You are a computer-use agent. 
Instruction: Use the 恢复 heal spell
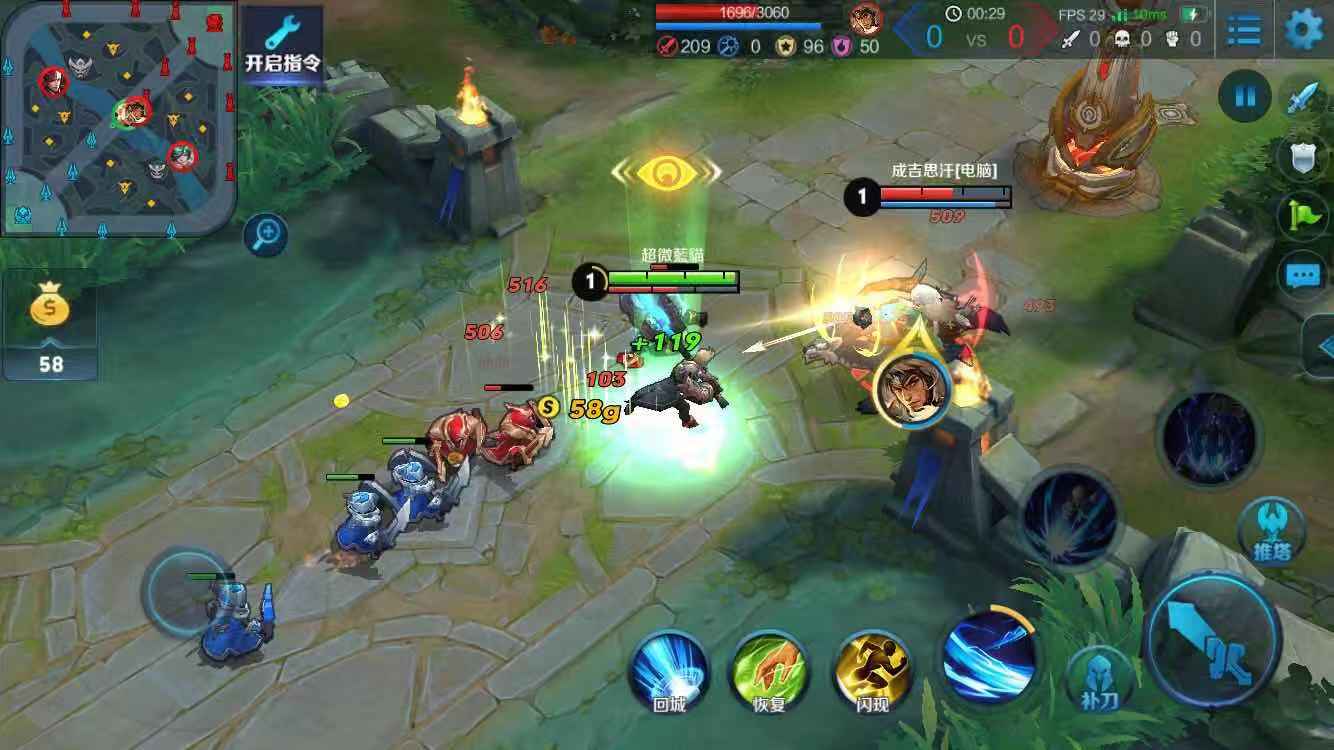(x=769, y=669)
